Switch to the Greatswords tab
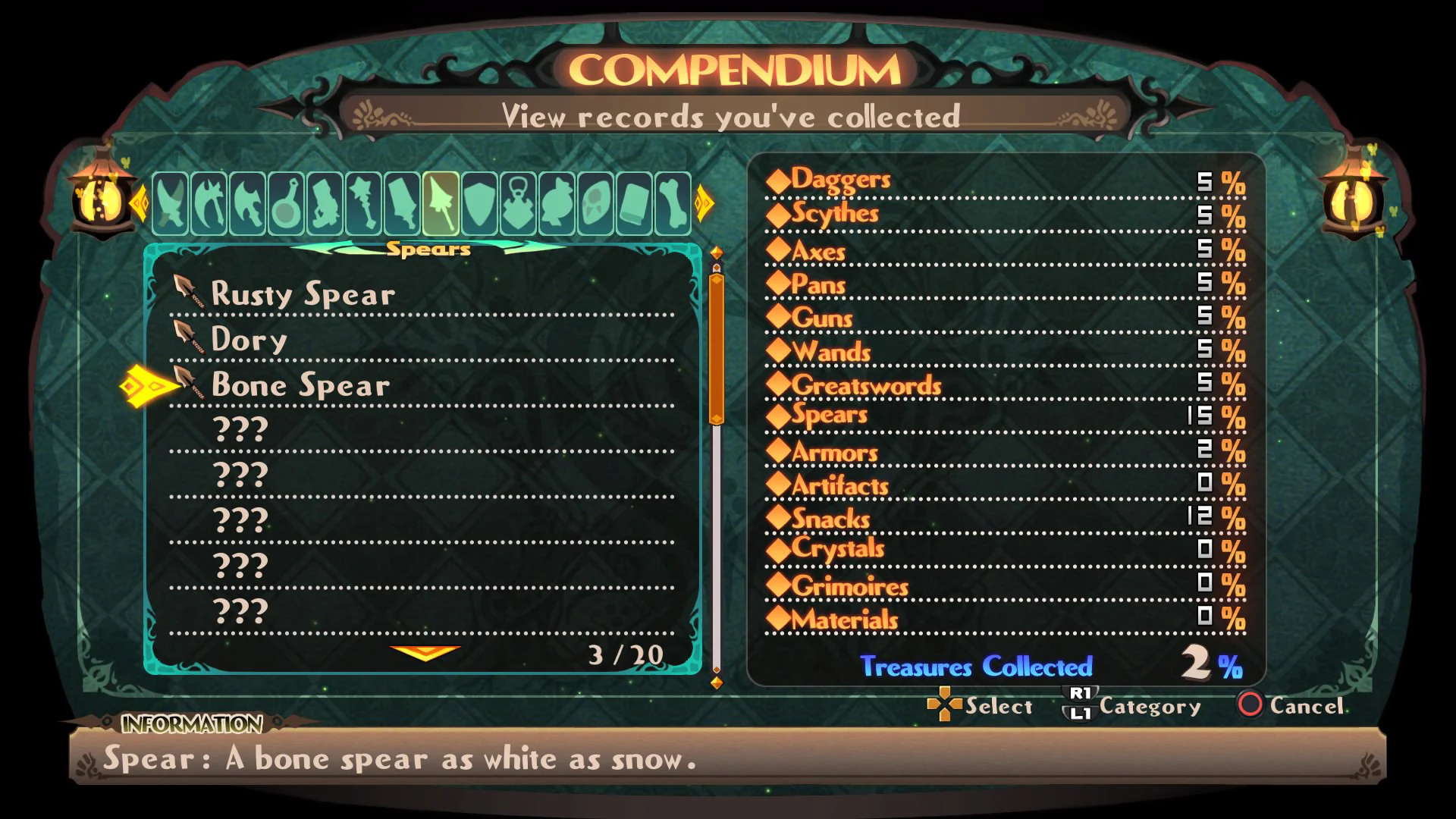 pos(403,203)
